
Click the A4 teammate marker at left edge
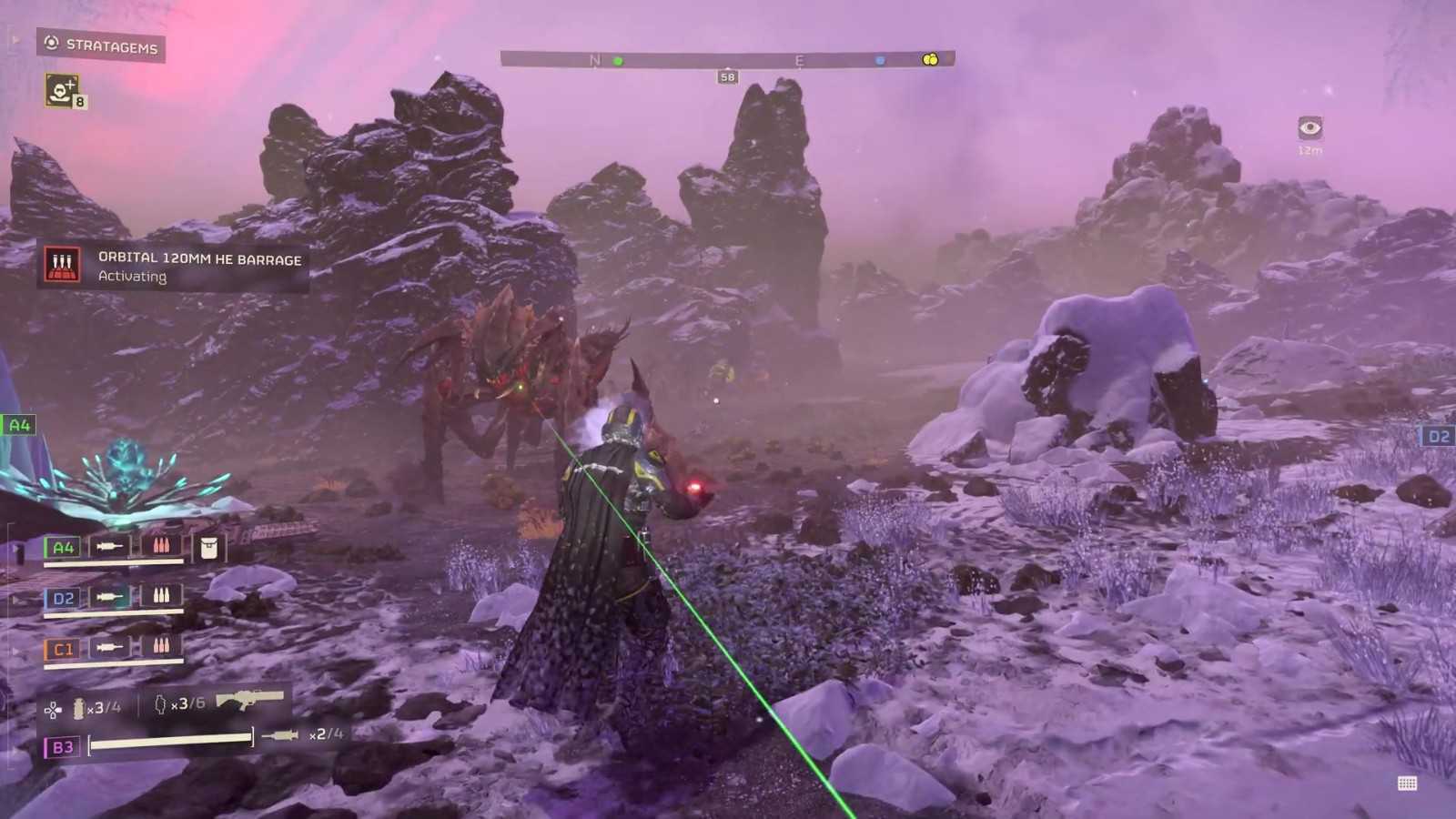click(18, 425)
